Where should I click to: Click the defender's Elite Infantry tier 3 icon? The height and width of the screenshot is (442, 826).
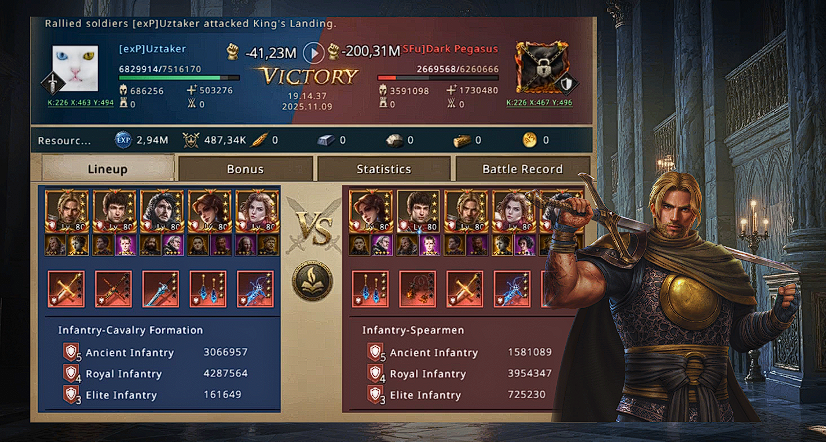click(375, 395)
